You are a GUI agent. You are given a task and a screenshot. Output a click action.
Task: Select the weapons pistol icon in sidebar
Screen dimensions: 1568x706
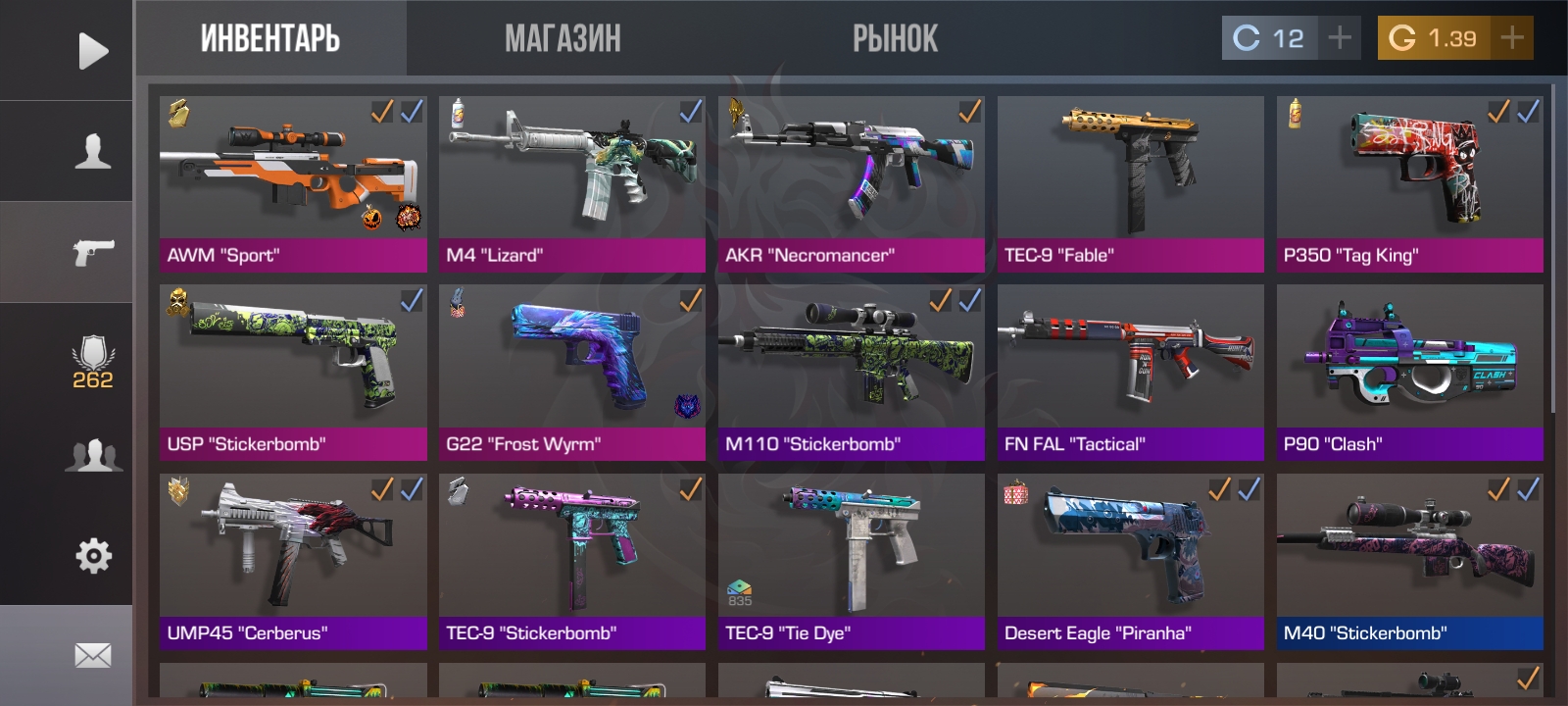coord(93,250)
